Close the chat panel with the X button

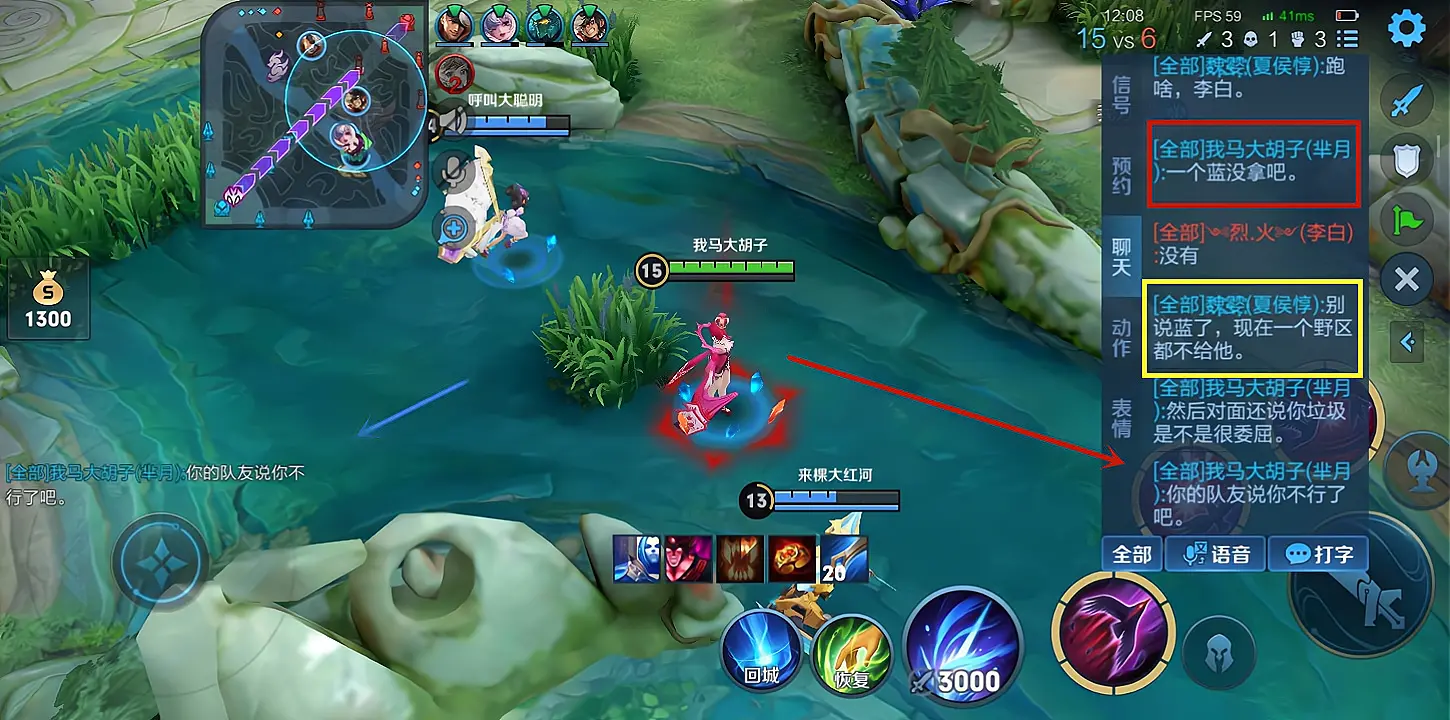1406,279
